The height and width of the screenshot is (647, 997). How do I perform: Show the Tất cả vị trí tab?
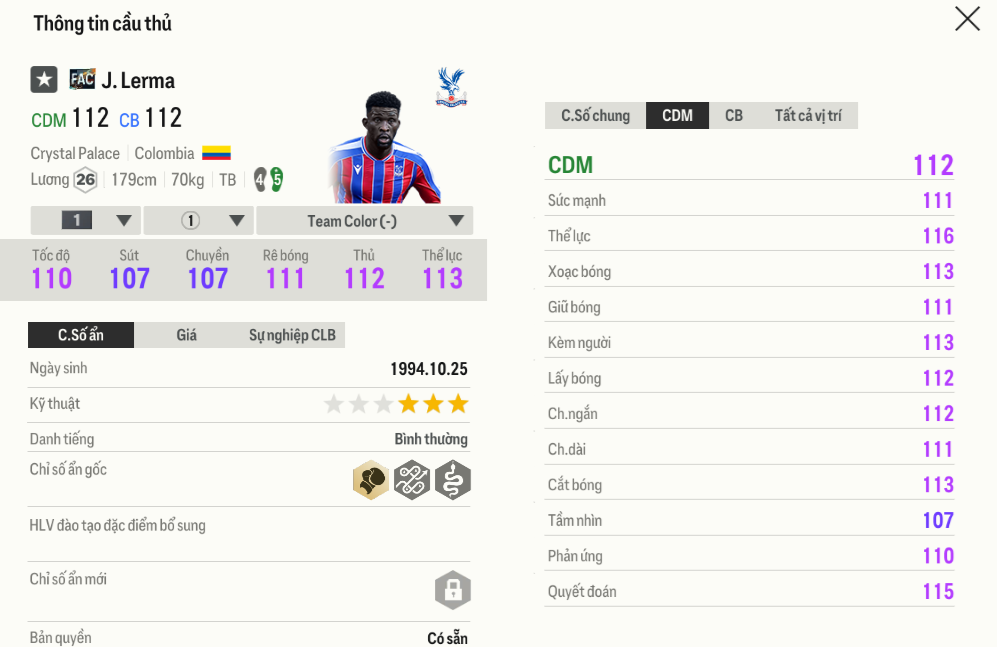click(807, 116)
